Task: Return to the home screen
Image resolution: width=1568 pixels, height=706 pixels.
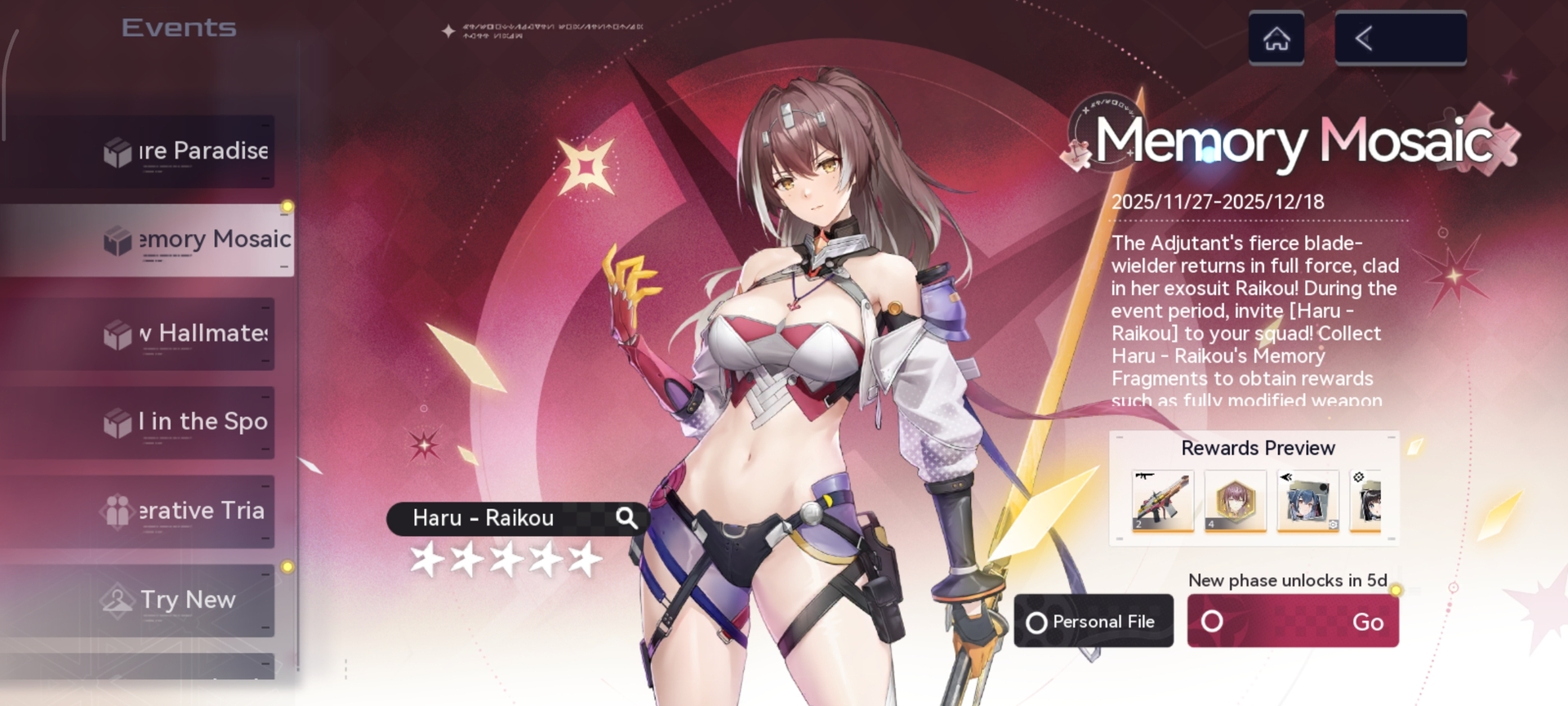Action: tap(1276, 38)
